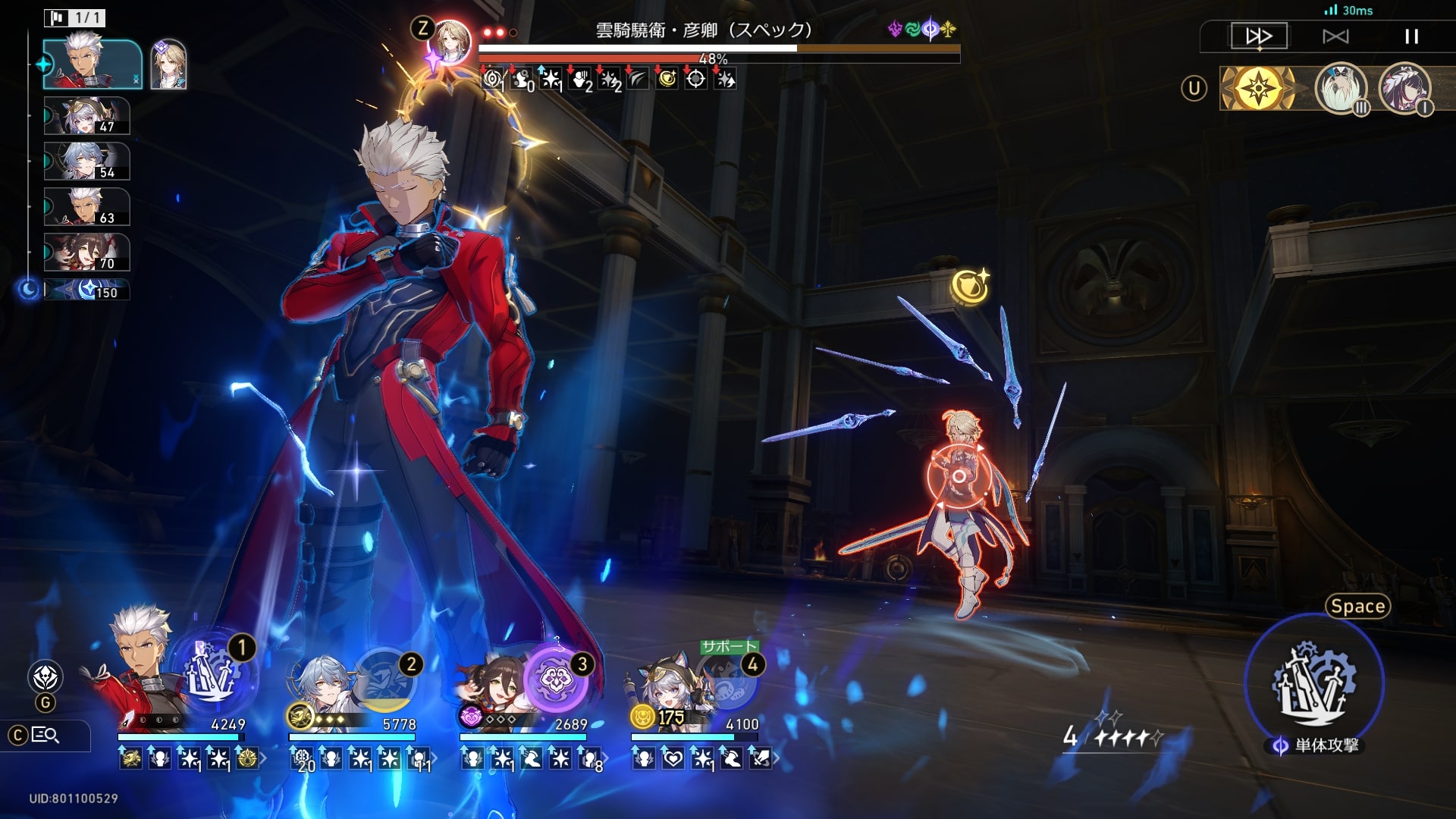This screenshot has height=819, width=1456.
Task: Click the emblem icon above the G key
Action: pyautogui.click(x=45, y=676)
